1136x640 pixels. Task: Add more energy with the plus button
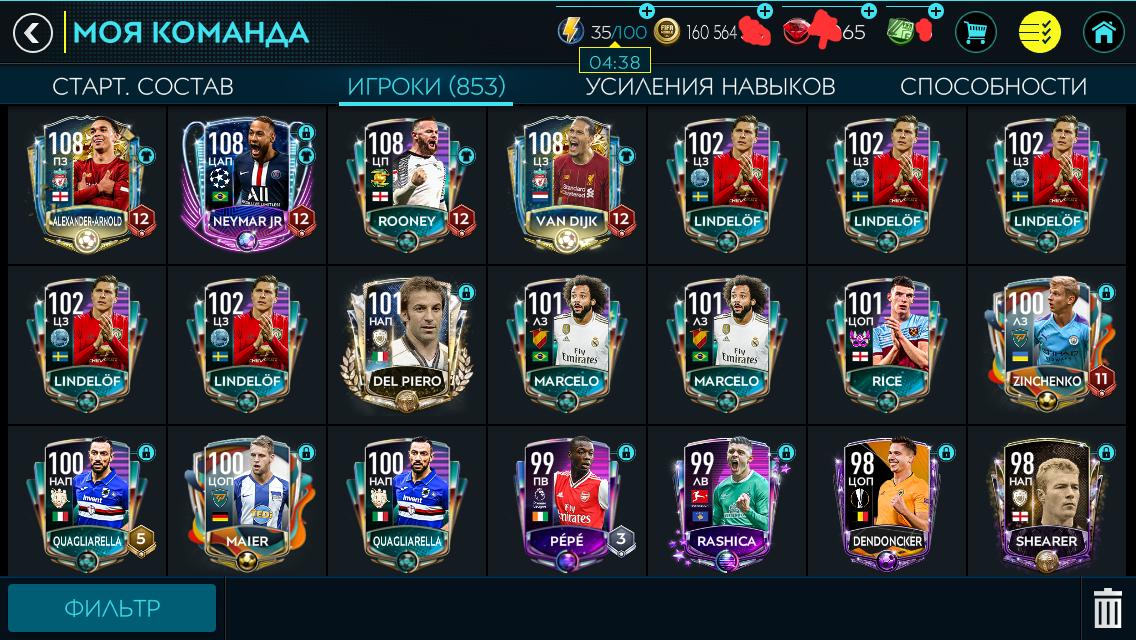647,11
